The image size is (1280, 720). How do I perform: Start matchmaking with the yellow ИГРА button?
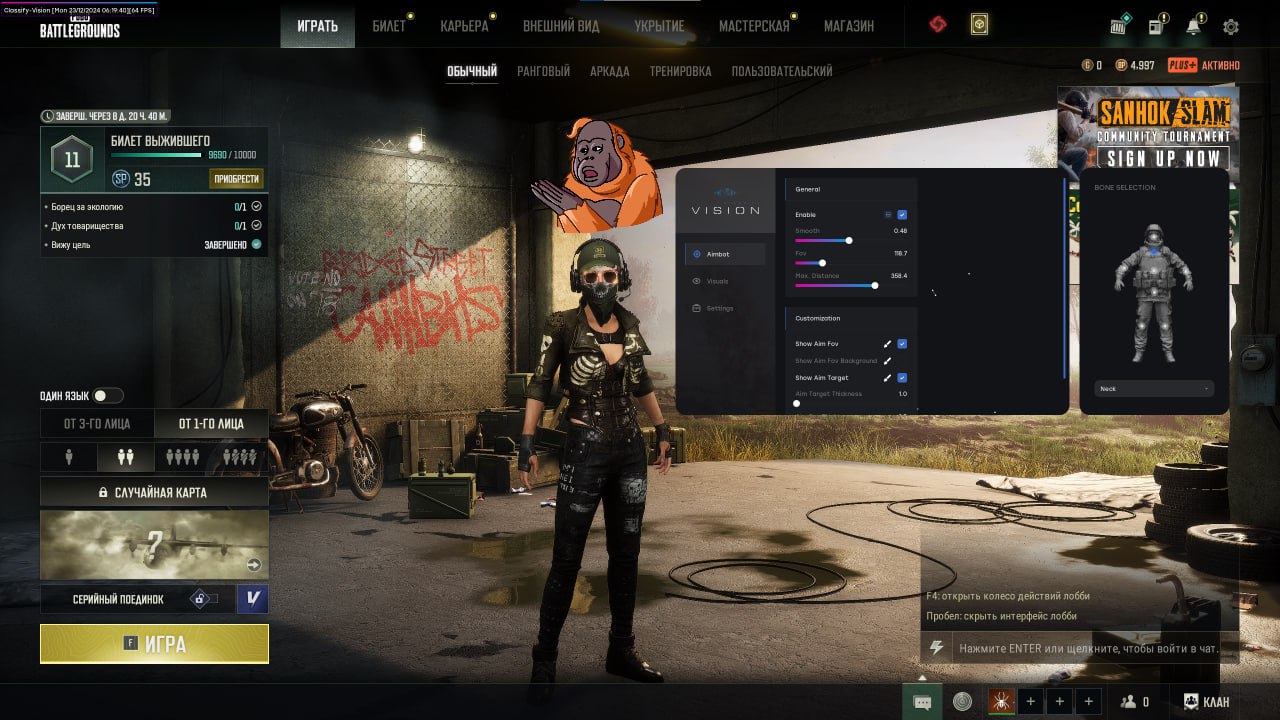(154, 644)
